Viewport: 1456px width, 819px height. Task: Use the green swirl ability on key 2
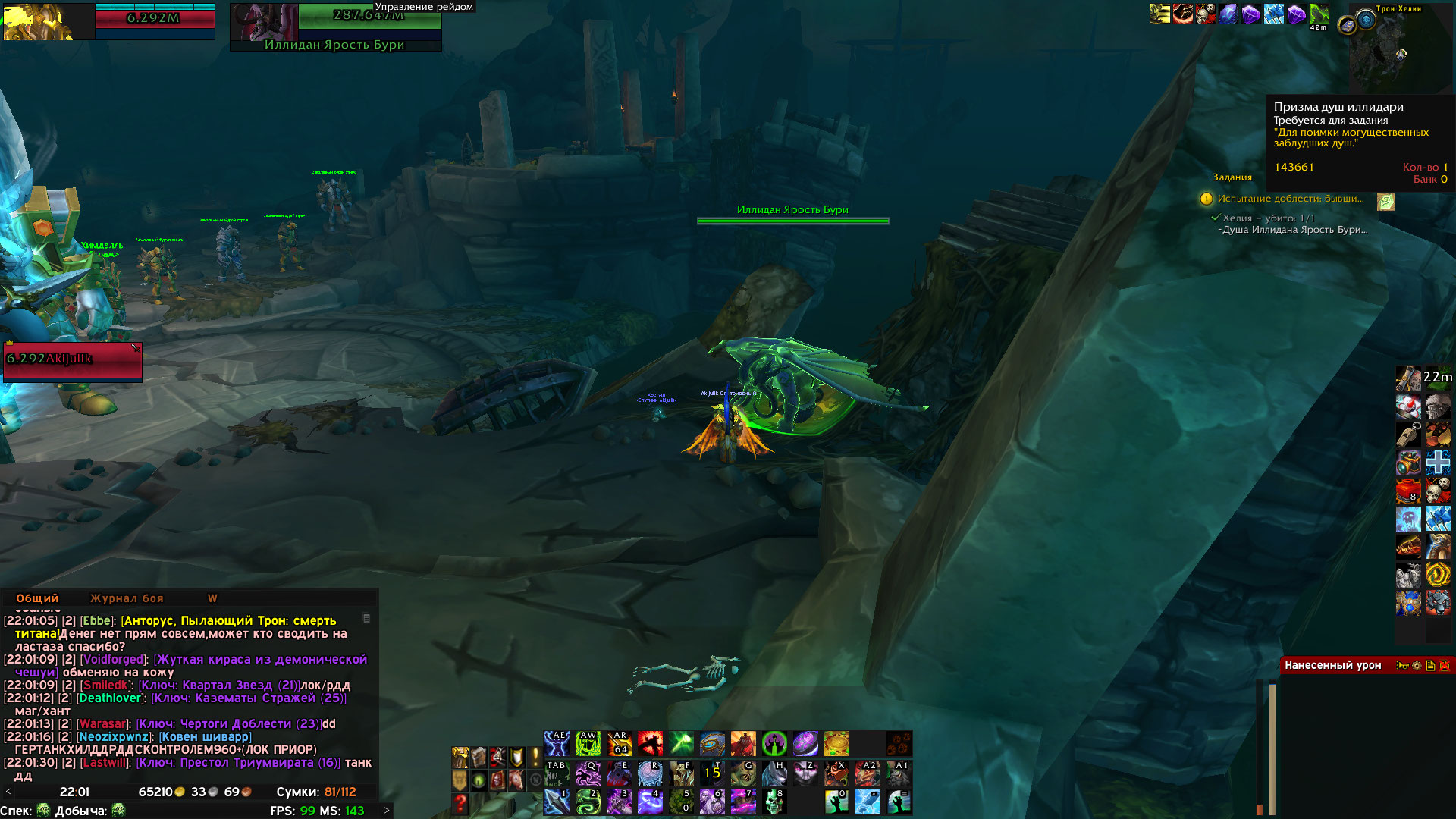[588, 802]
